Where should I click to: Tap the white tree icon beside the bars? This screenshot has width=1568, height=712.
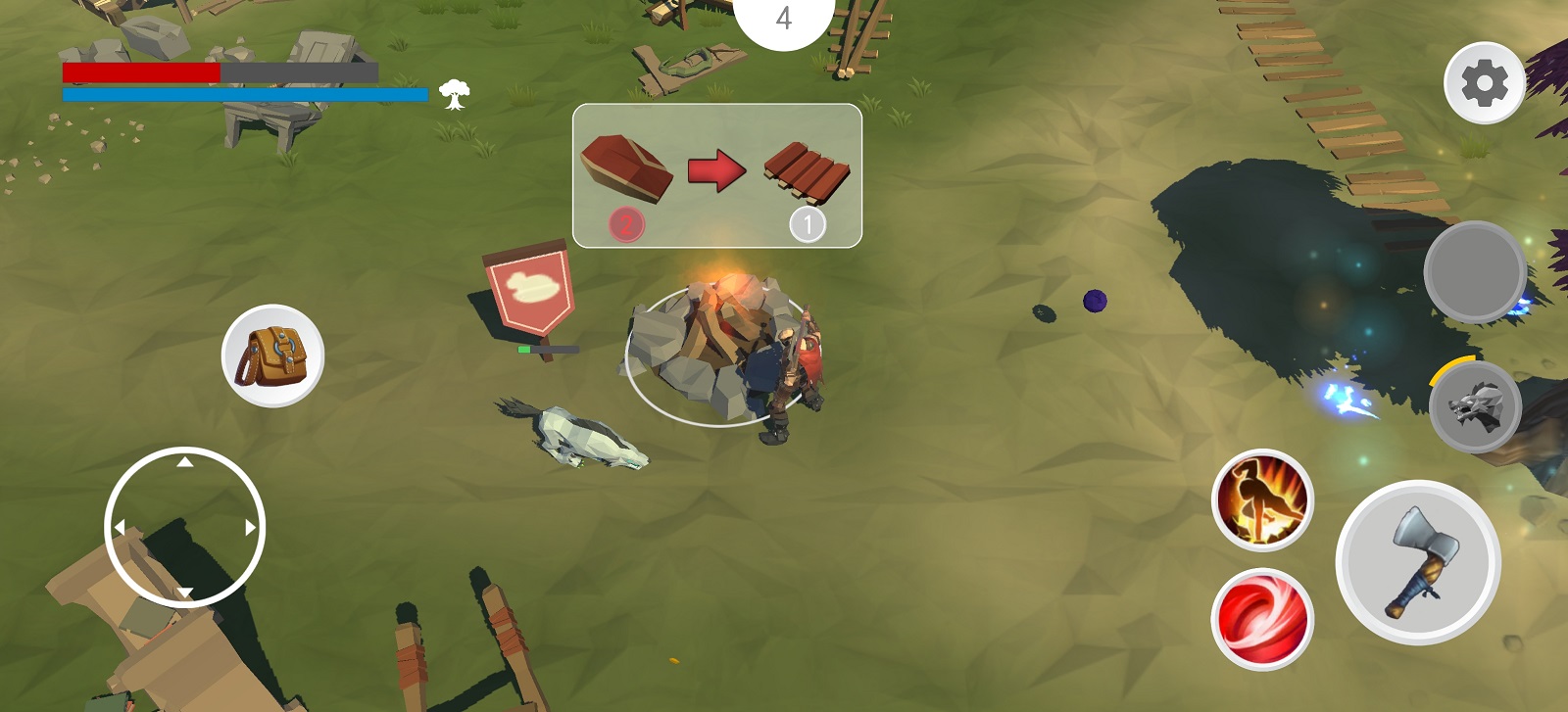click(x=454, y=94)
